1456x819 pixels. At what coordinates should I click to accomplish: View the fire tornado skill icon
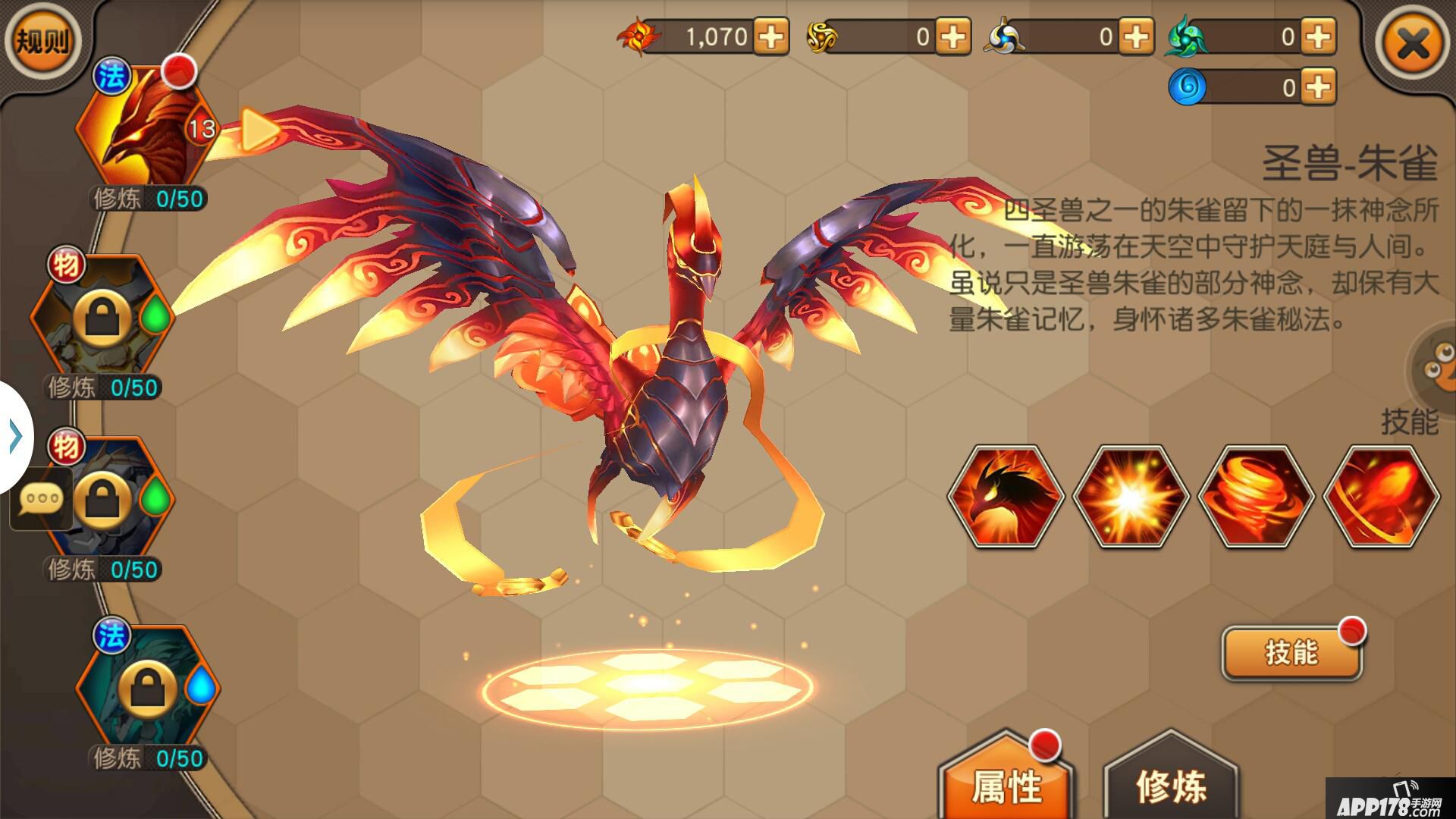pos(1256,497)
